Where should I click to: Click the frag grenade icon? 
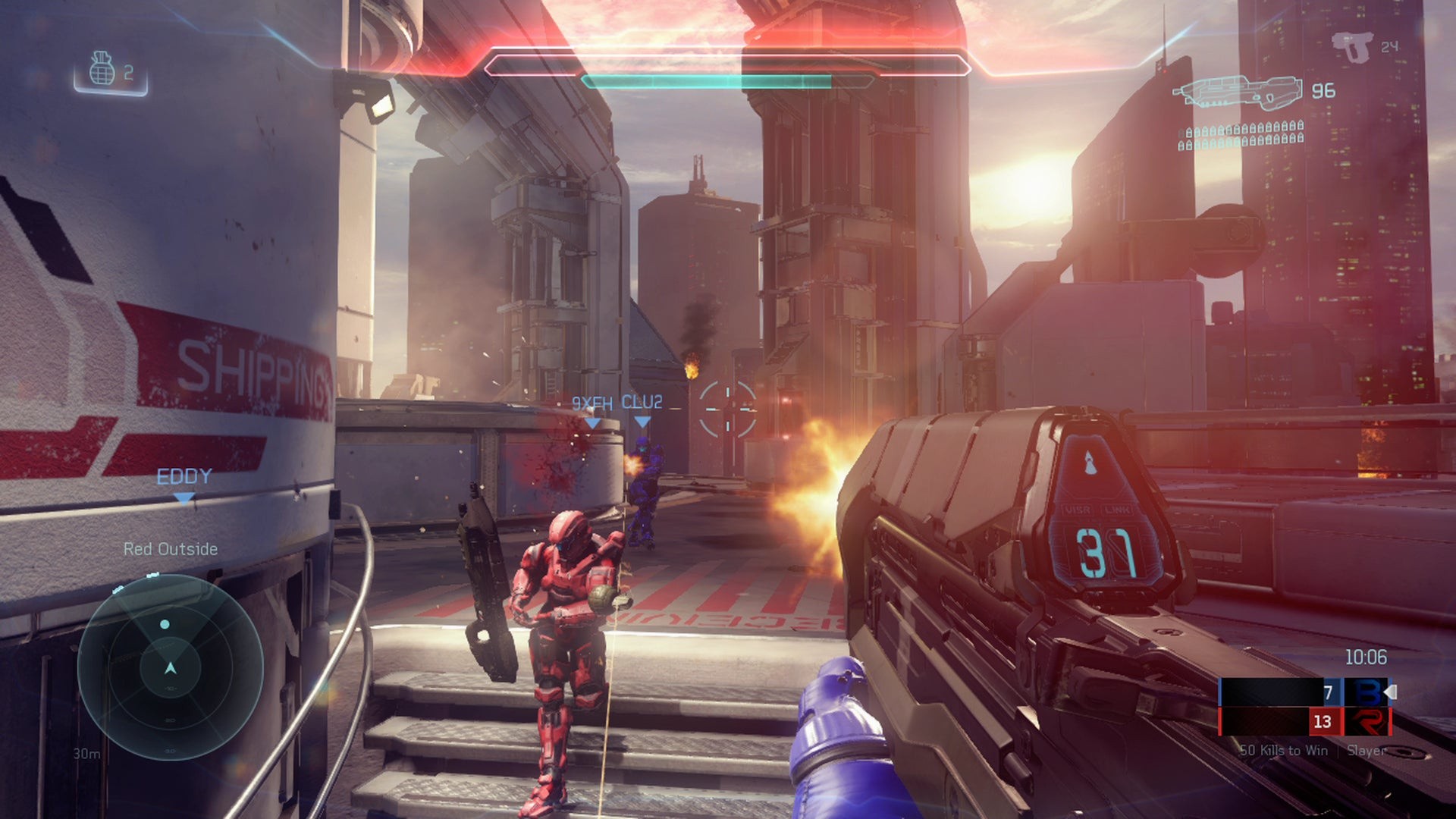click(102, 70)
